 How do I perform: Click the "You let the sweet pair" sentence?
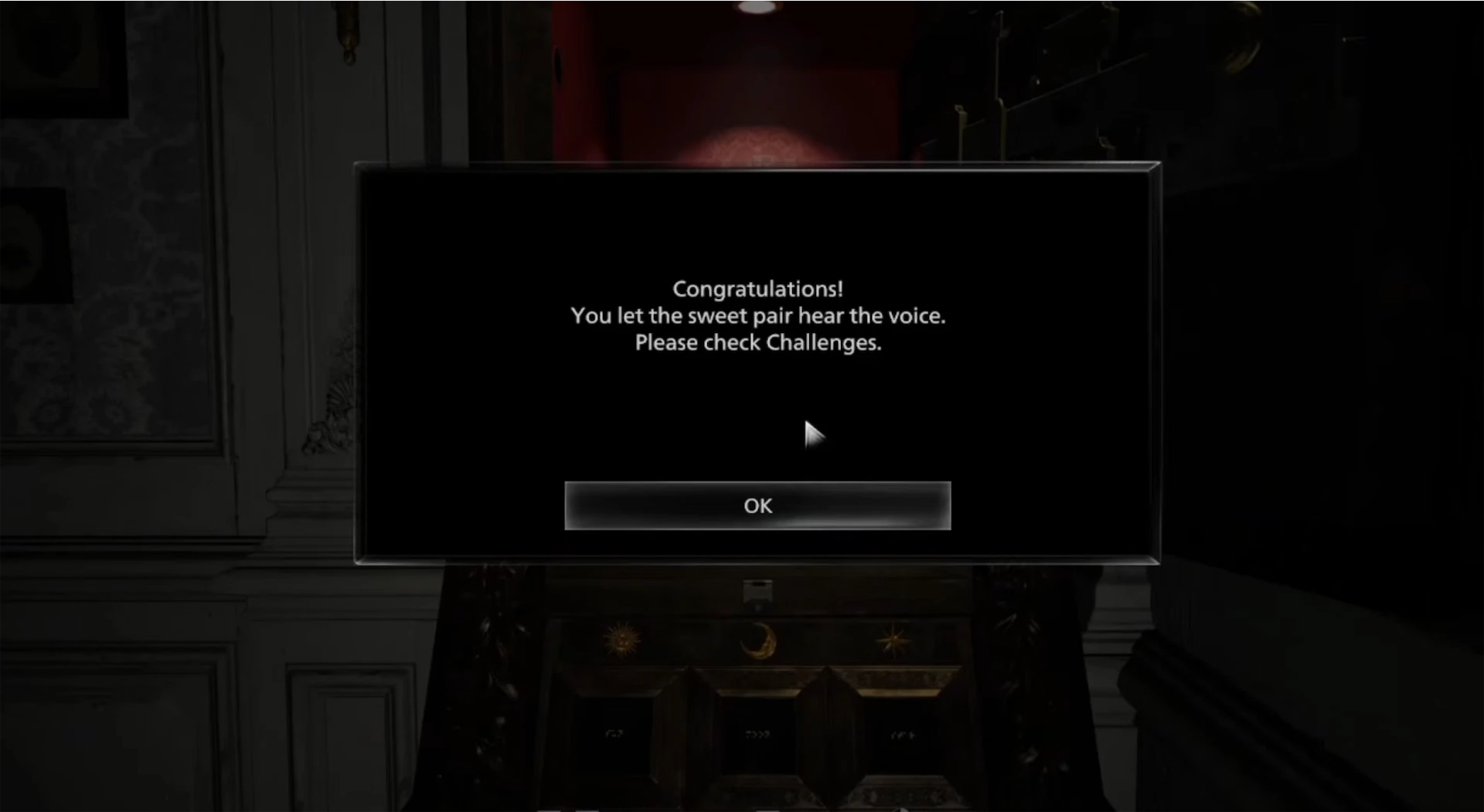pos(757,315)
